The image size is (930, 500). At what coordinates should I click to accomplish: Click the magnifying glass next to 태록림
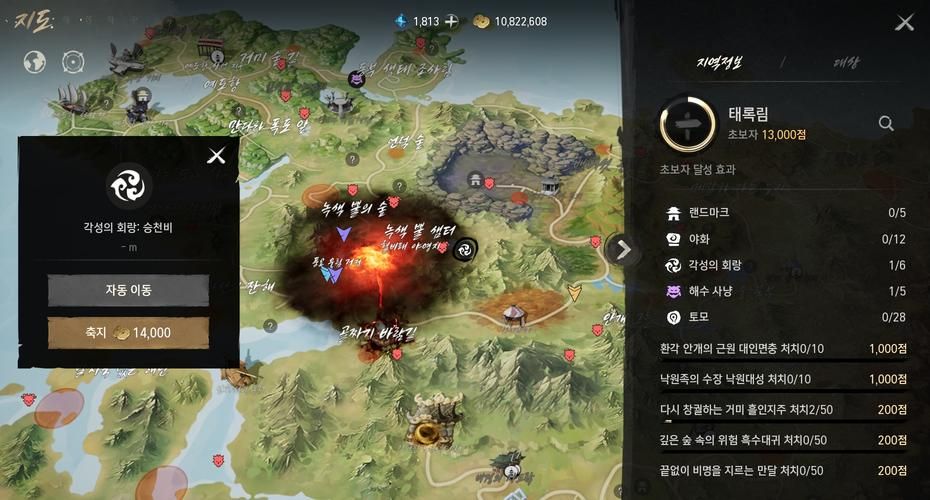point(886,123)
